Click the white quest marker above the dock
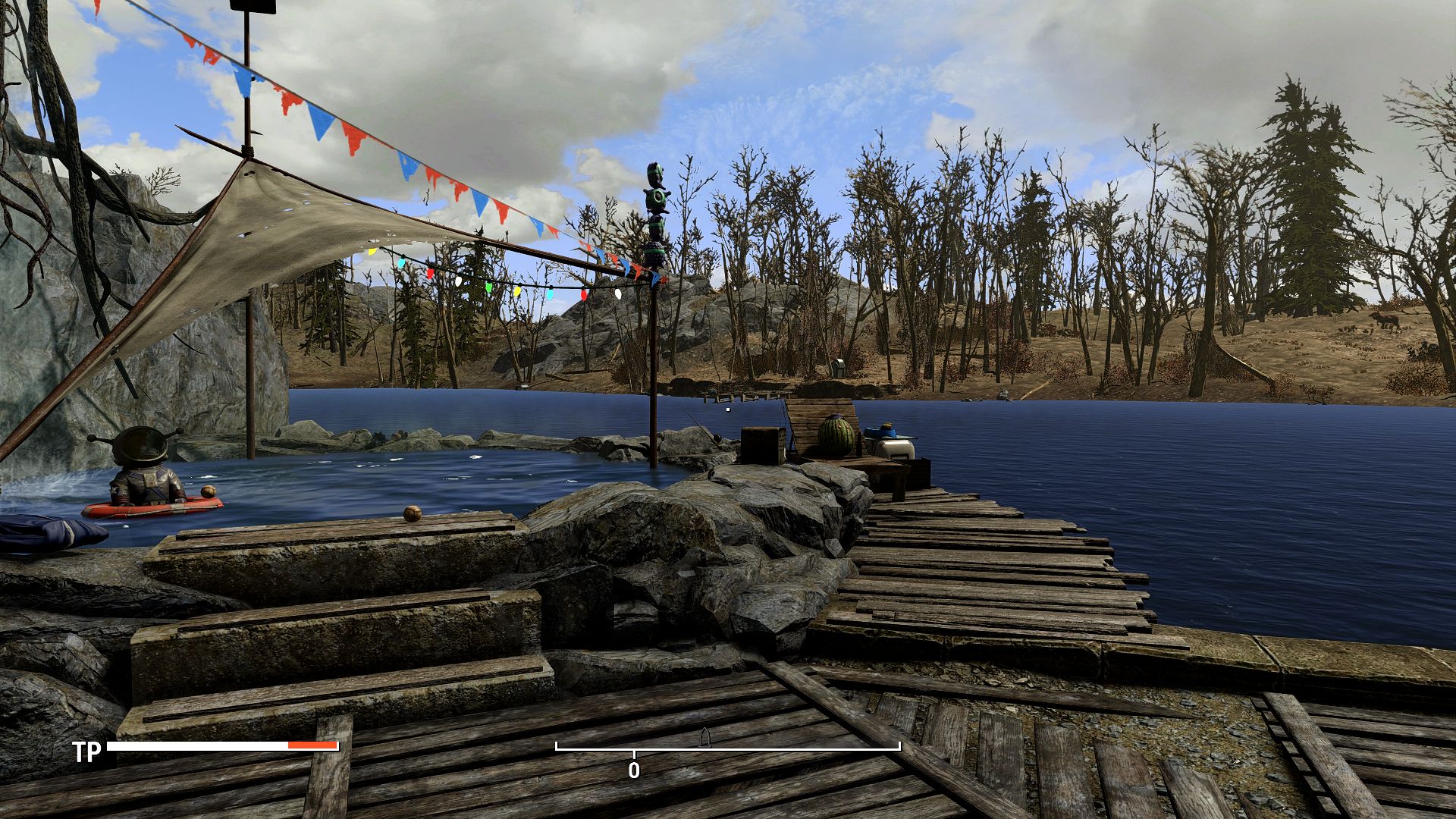 728,409
